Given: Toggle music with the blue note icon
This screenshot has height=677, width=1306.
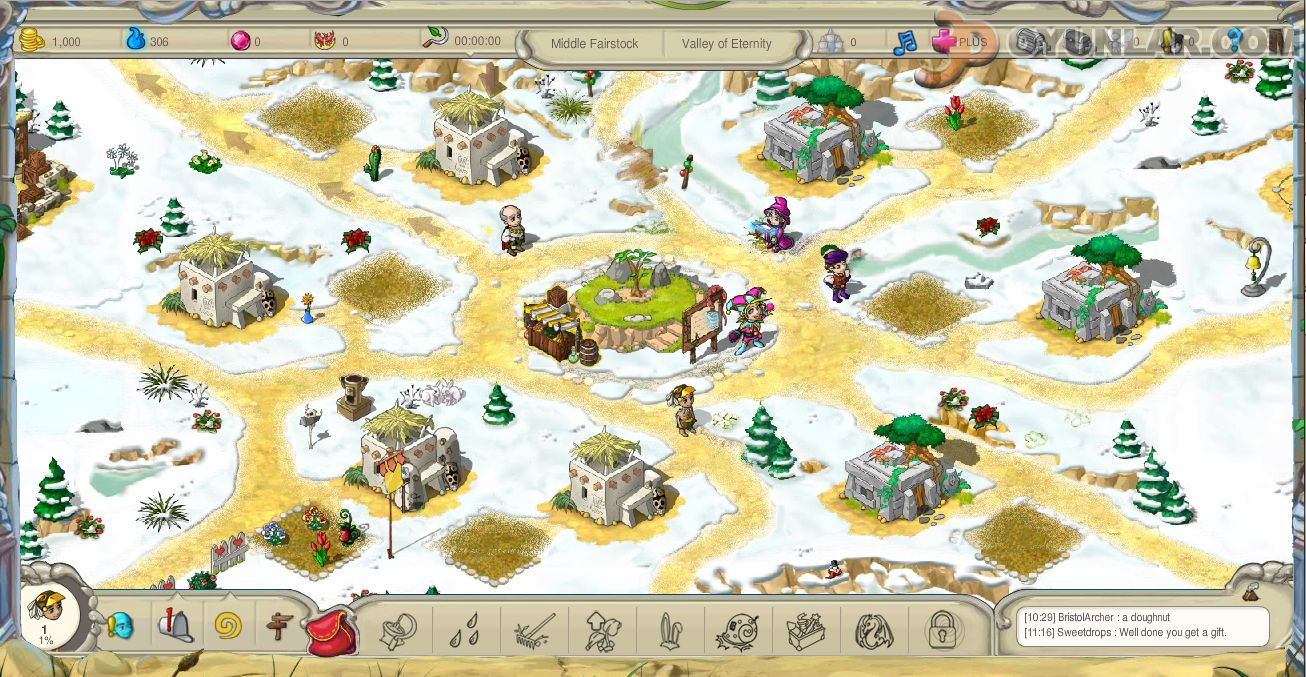Looking at the screenshot, I should click(x=904, y=43).
